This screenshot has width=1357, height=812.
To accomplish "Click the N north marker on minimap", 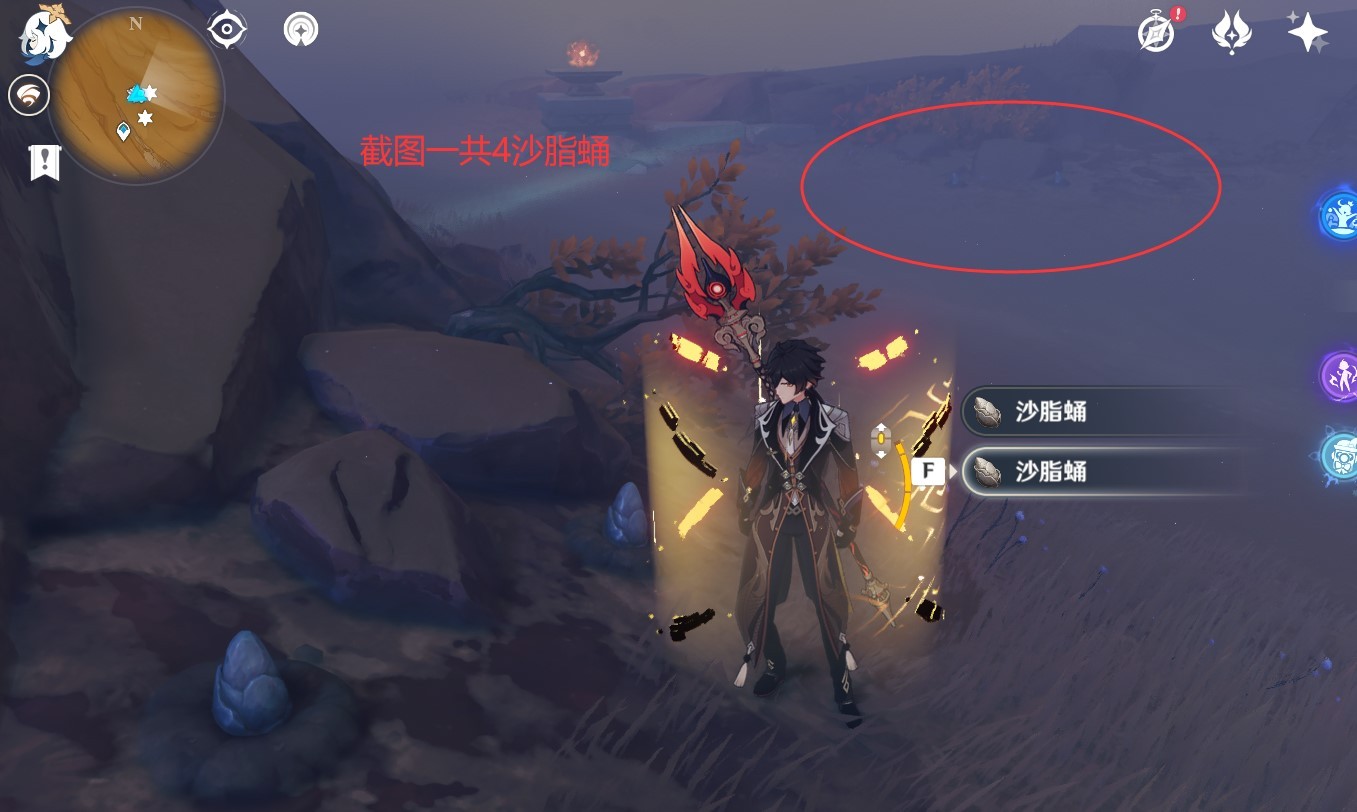I will click(x=134, y=23).
